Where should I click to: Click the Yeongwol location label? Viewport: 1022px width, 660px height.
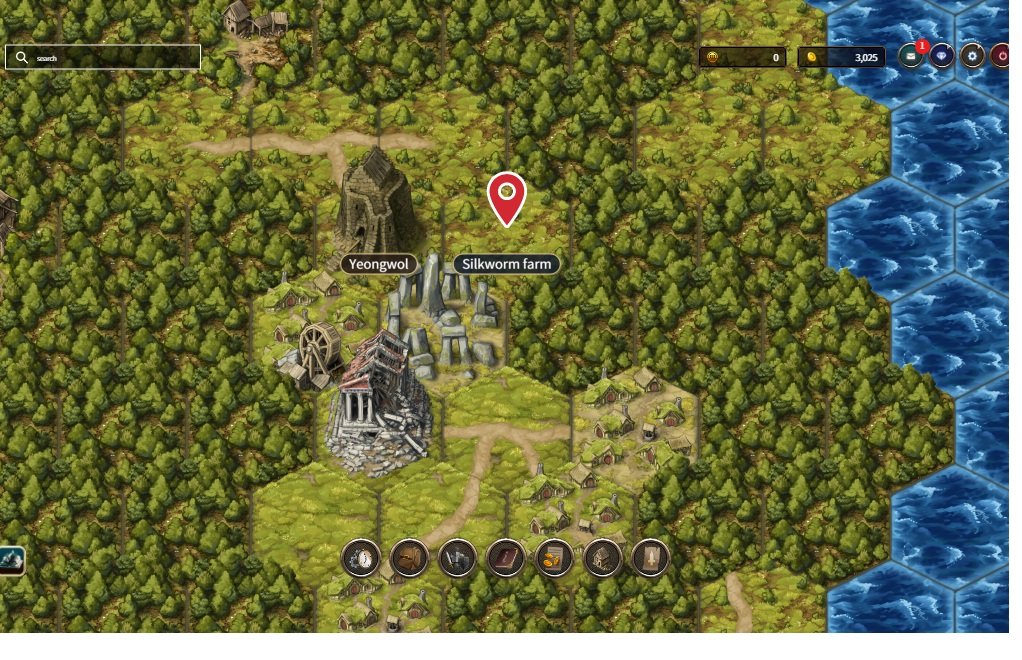click(379, 264)
